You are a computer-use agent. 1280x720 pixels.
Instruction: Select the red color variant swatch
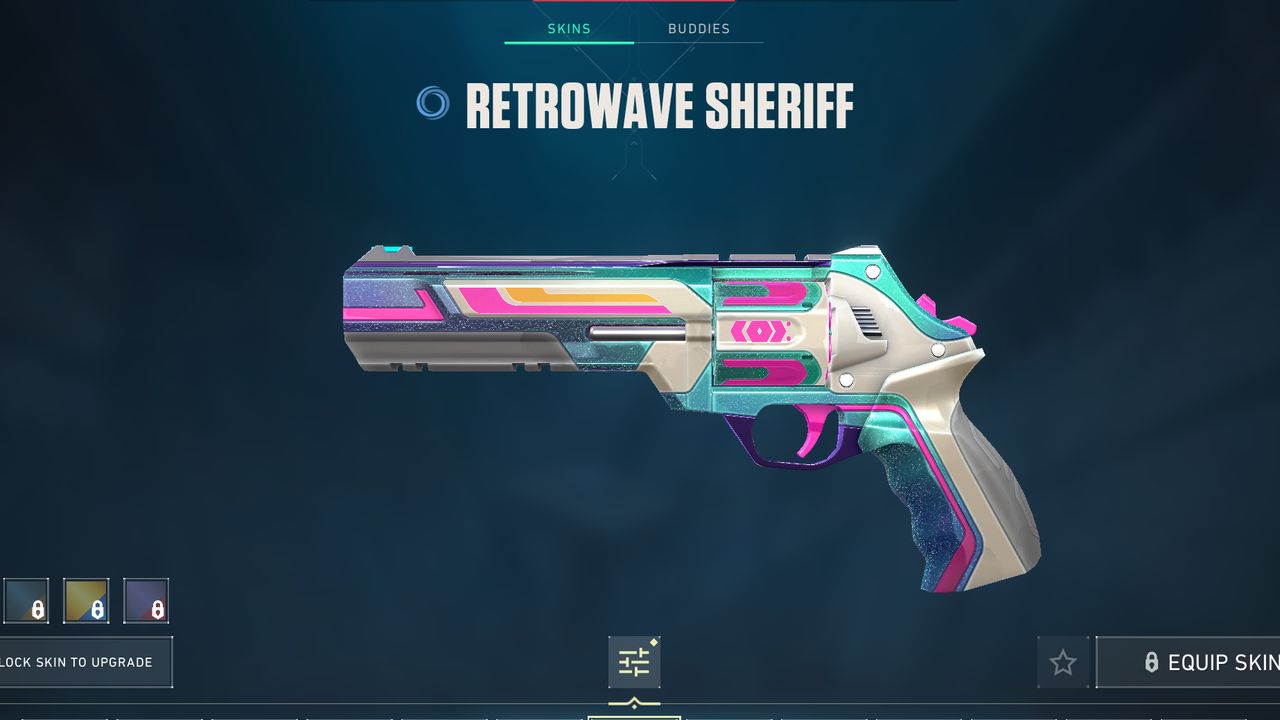(148, 601)
